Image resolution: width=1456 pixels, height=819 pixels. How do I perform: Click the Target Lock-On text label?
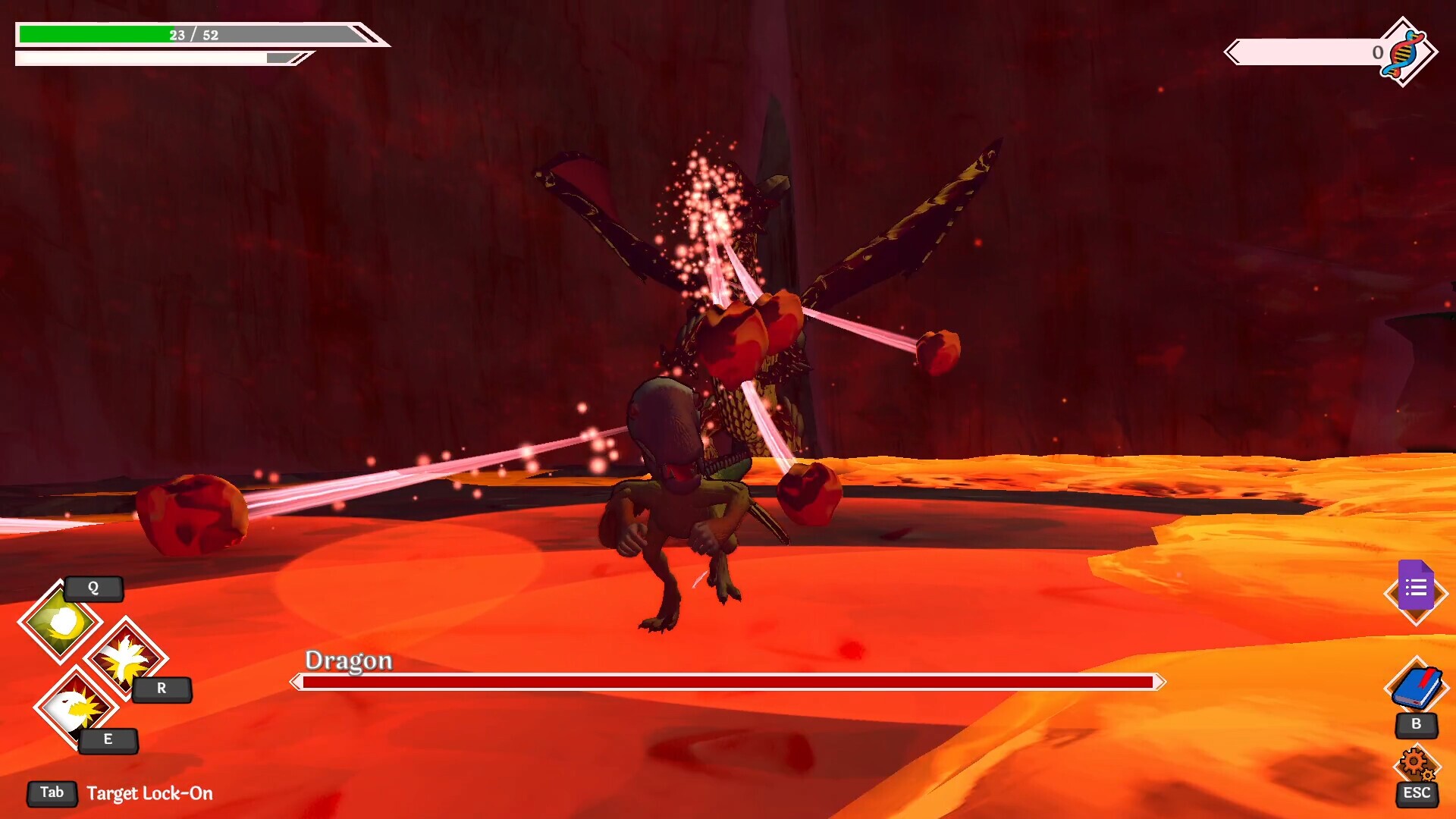pyautogui.click(x=150, y=794)
